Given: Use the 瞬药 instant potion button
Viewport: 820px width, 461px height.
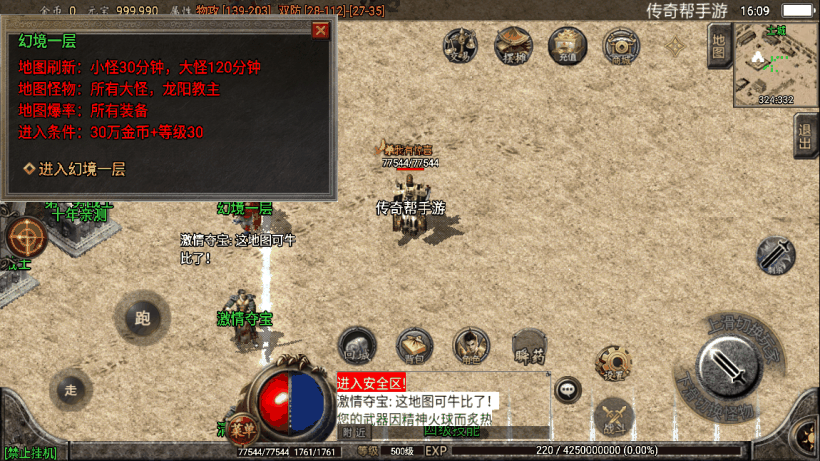Looking at the screenshot, I should pyautogui.click(x=529, y=344).
